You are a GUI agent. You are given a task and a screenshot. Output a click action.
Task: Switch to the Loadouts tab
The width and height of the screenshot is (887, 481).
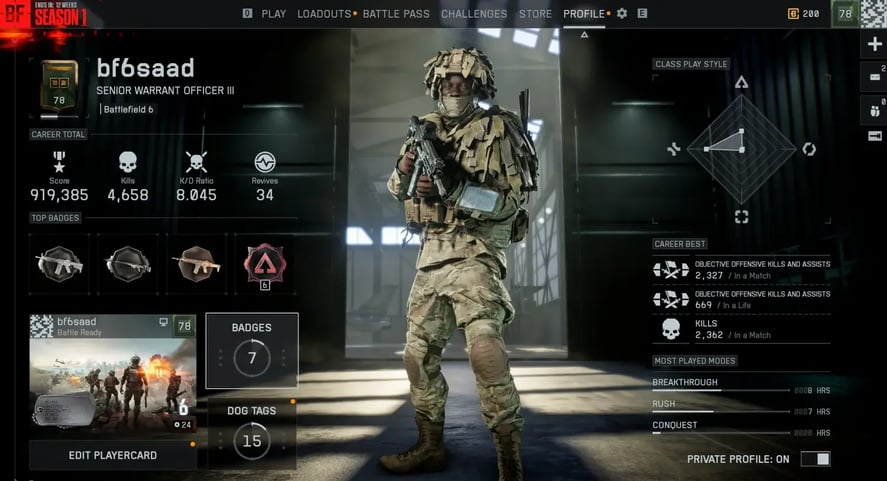(324, 14)
